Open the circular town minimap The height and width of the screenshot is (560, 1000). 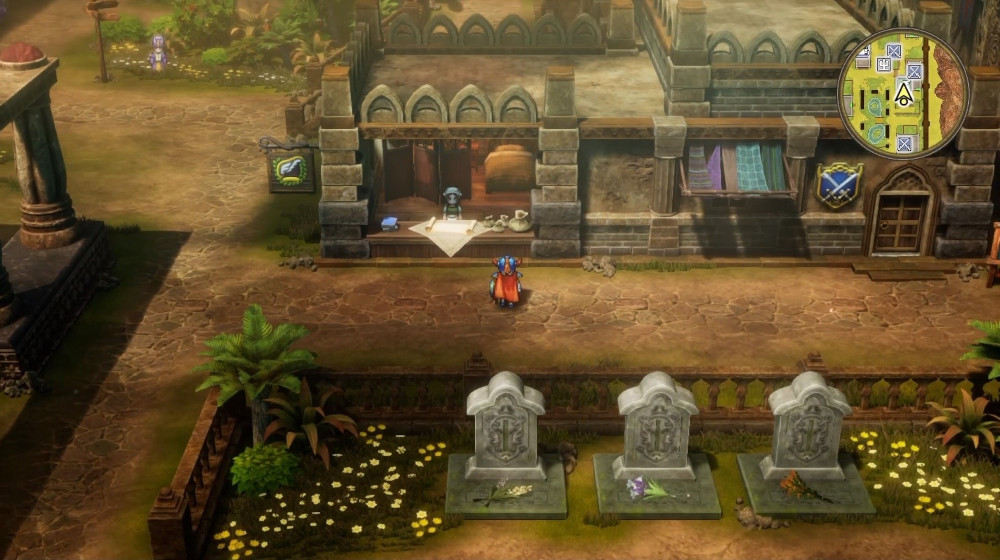(x=903, y=92)
